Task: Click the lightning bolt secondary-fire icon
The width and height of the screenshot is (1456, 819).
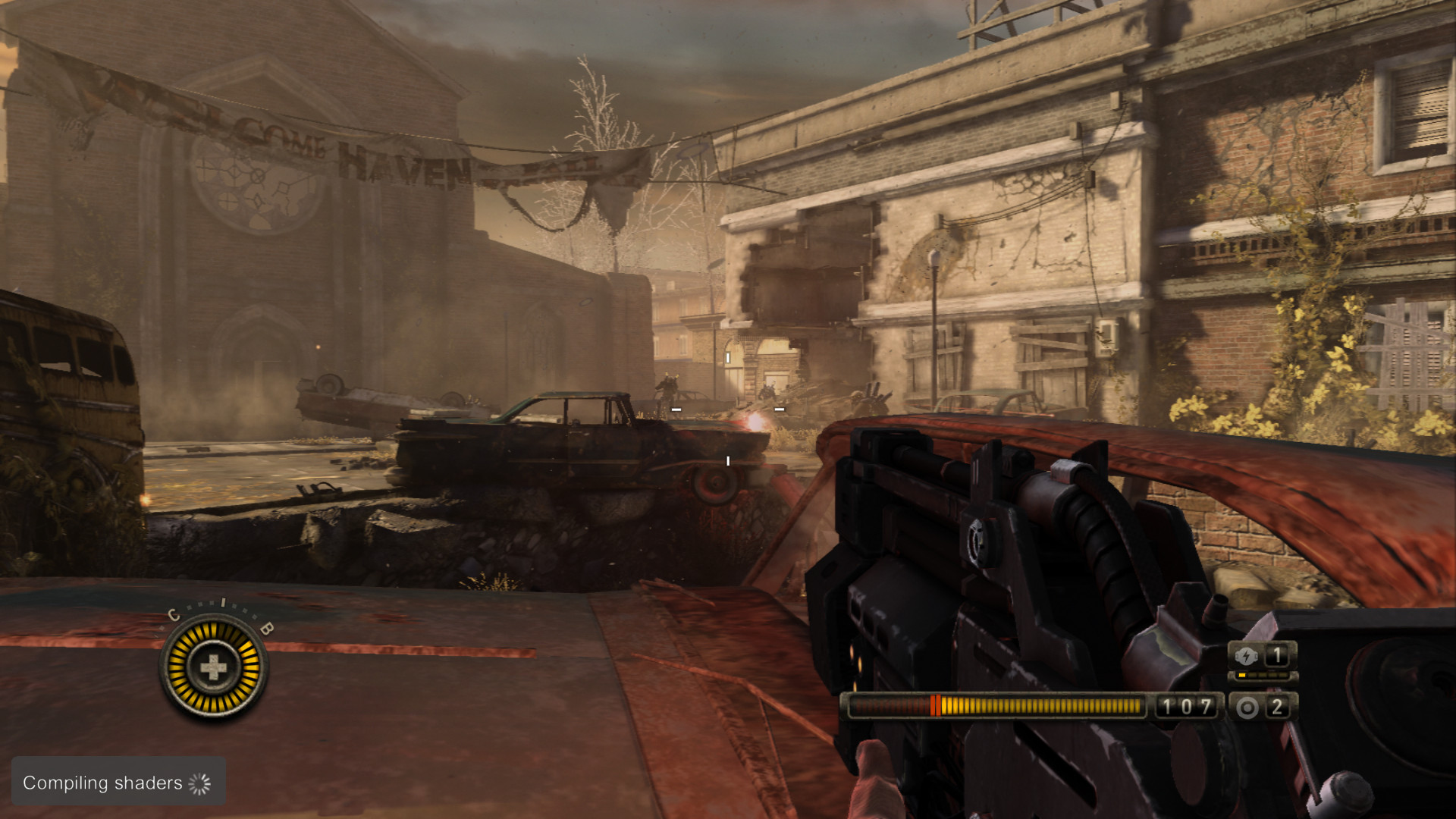Action: pos(1246,655)
